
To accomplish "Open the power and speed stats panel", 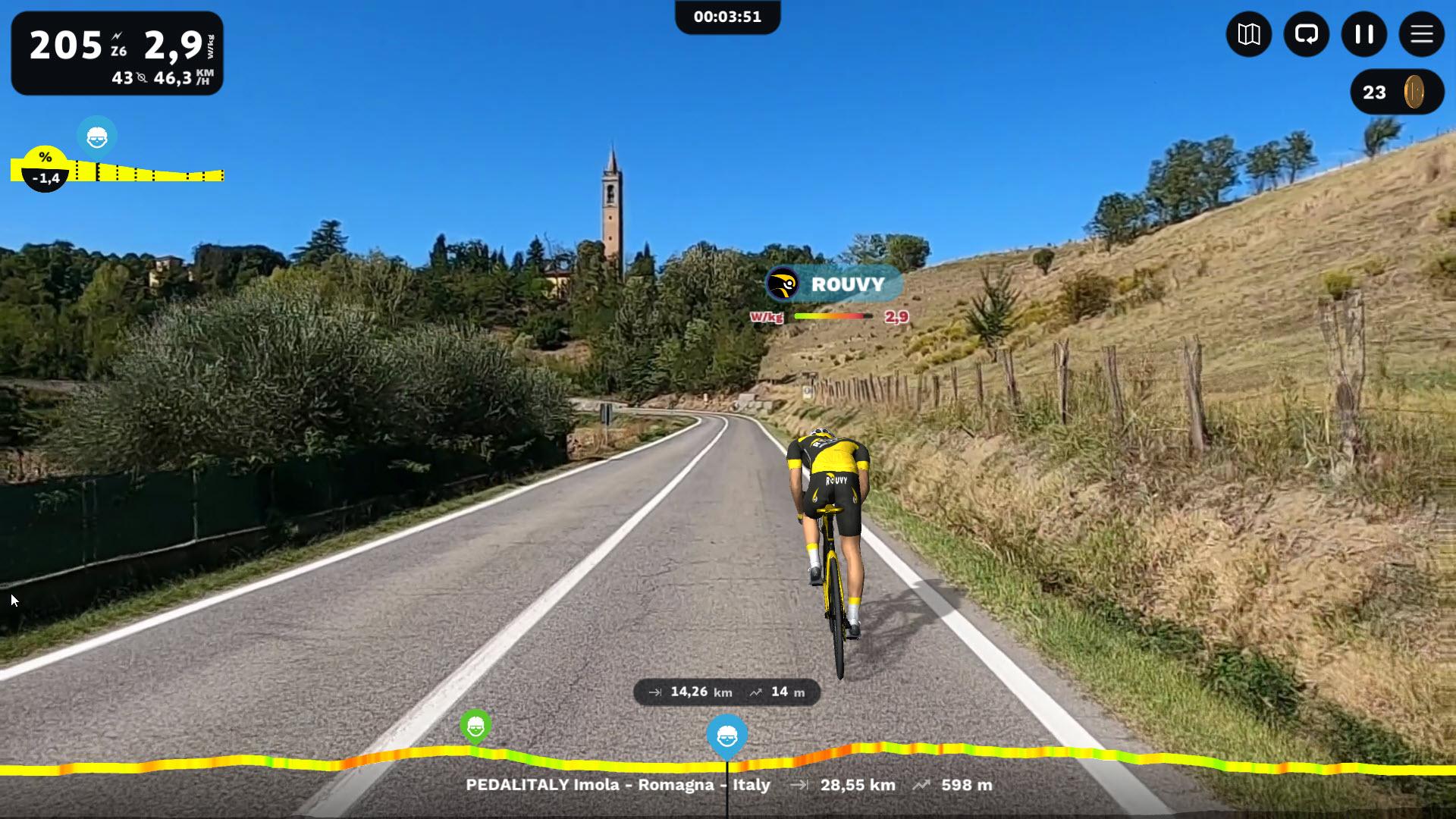I will pos(117,53).
